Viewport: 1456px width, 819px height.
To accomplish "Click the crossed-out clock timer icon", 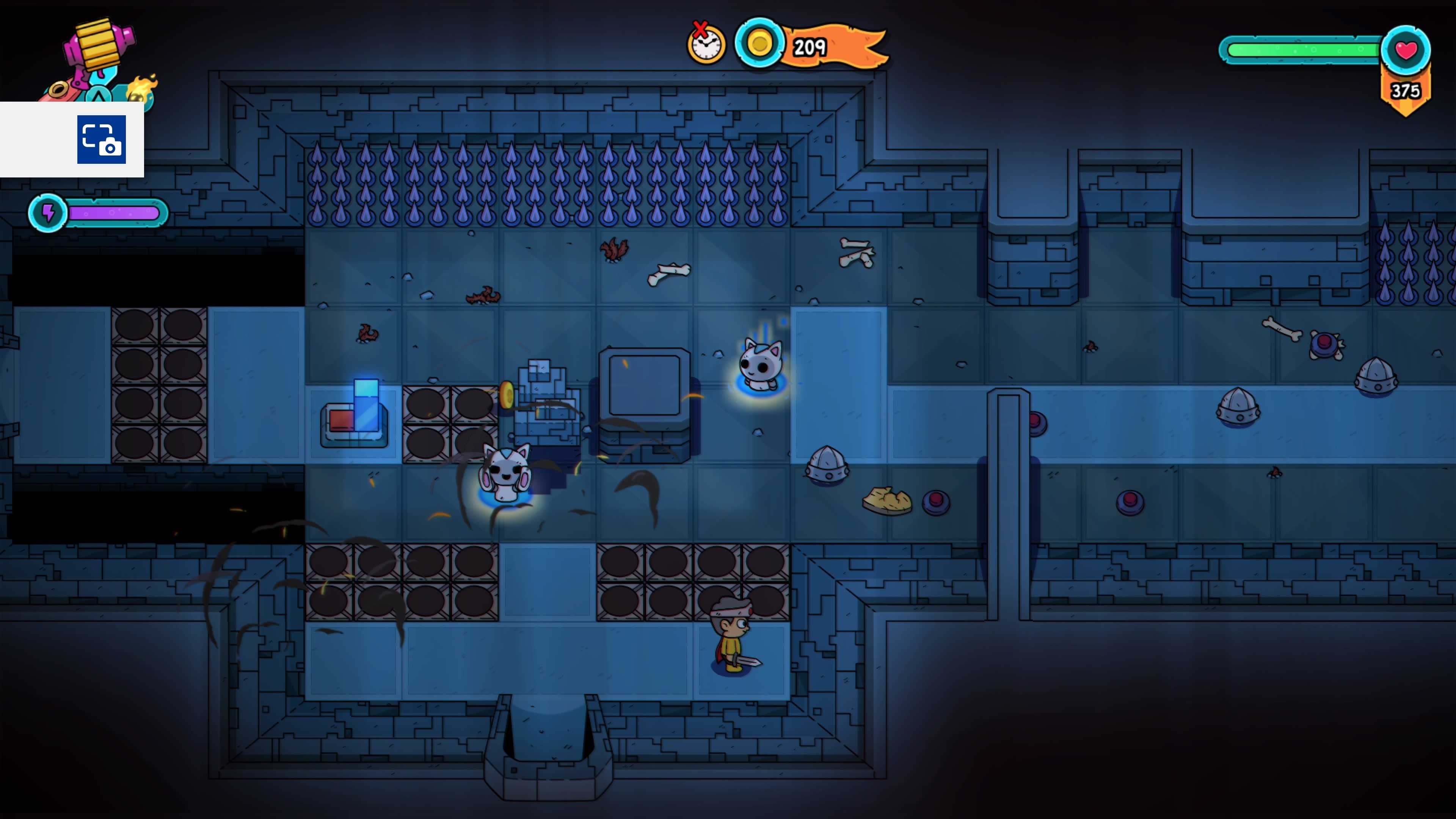I will (706, 44).
